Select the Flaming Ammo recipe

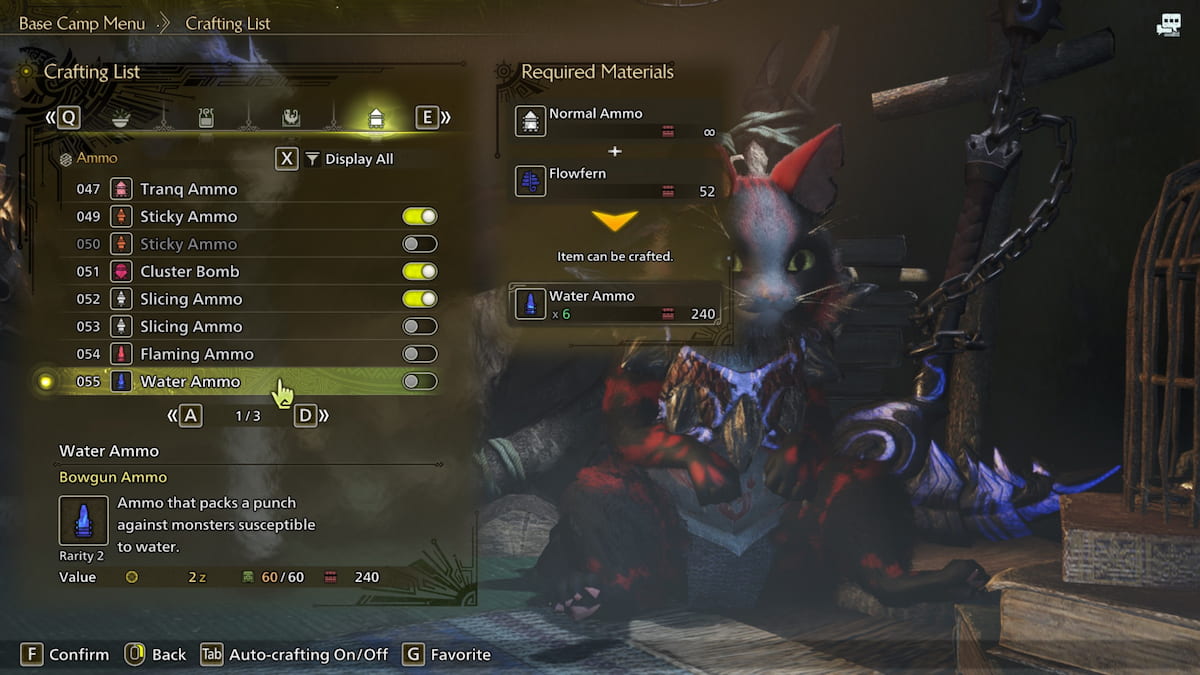coord(197,354)
